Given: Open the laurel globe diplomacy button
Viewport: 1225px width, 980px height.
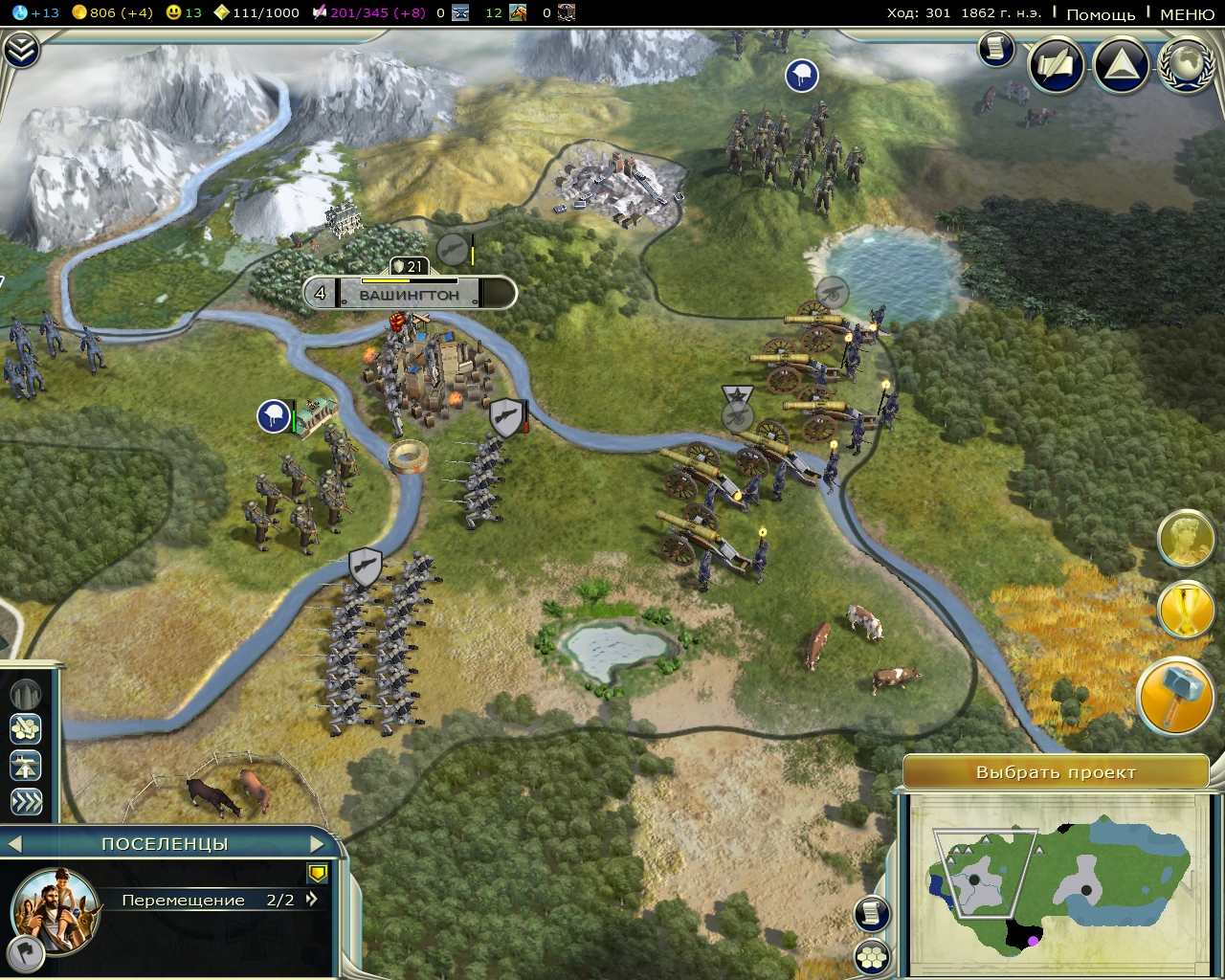Looking at the screenshot, I should point(1188,65).
